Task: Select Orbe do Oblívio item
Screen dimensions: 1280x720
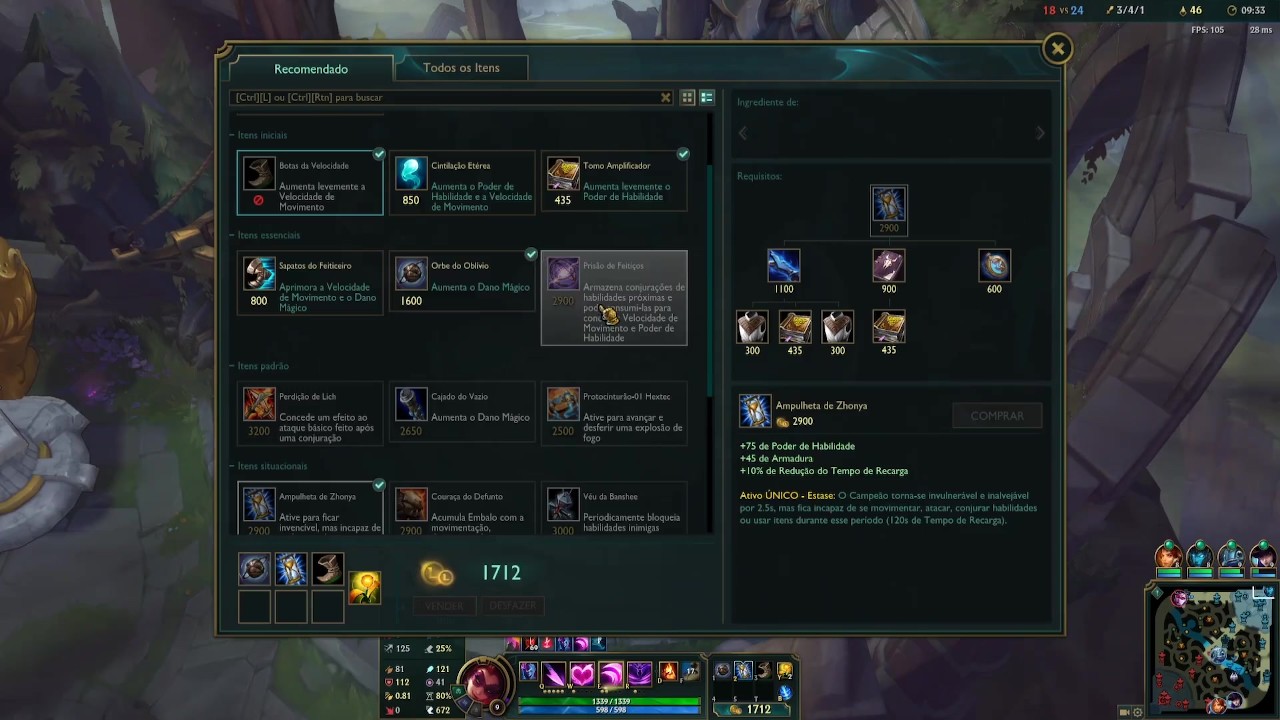Action: tap(463, 282)
